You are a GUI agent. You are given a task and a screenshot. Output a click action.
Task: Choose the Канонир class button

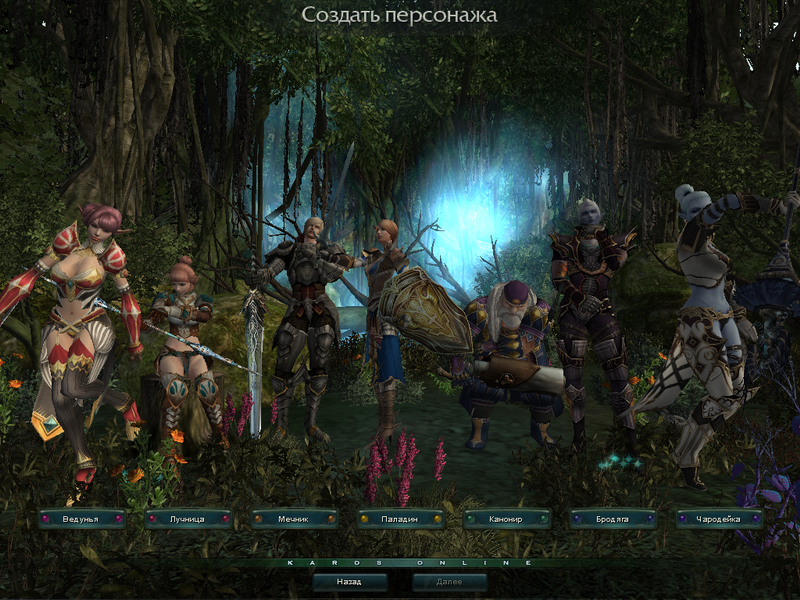507,519
